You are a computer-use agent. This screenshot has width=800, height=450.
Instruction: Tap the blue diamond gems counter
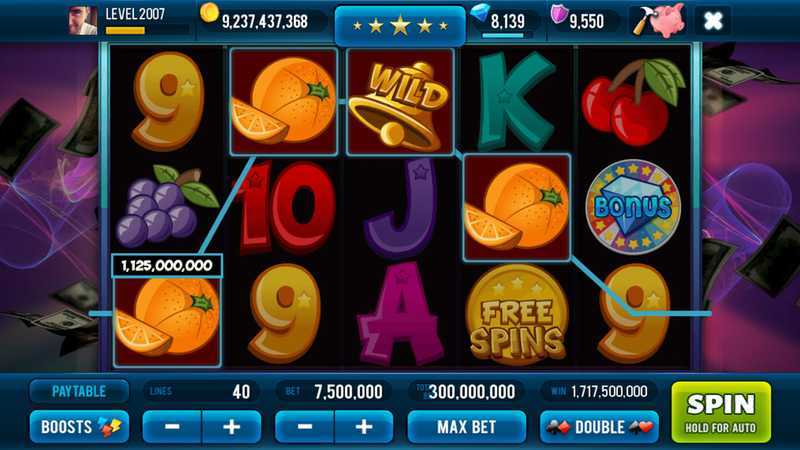pyautogui.click(x=507, y=20)
